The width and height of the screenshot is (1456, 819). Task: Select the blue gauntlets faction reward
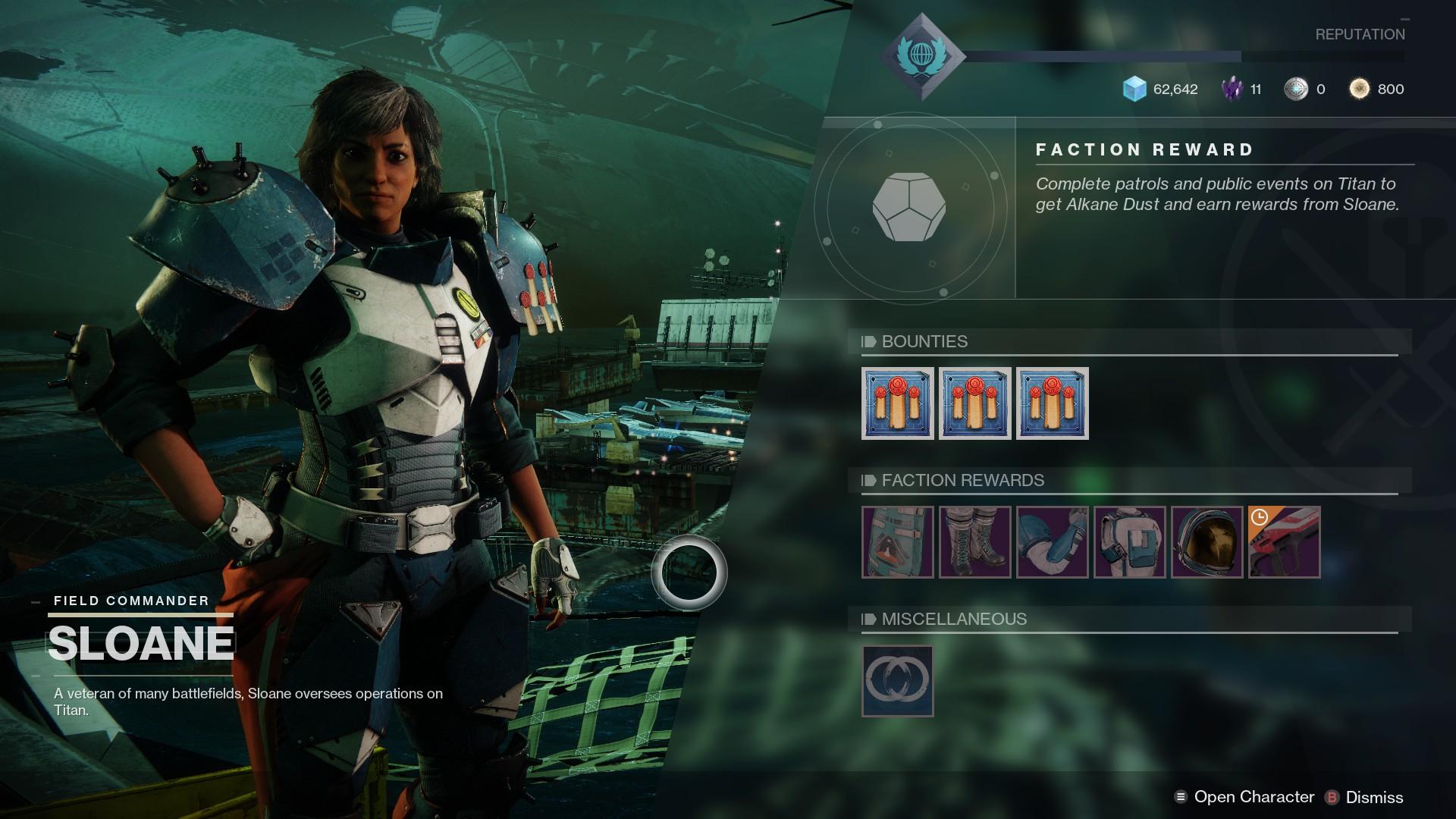[x=1053, y=542]
